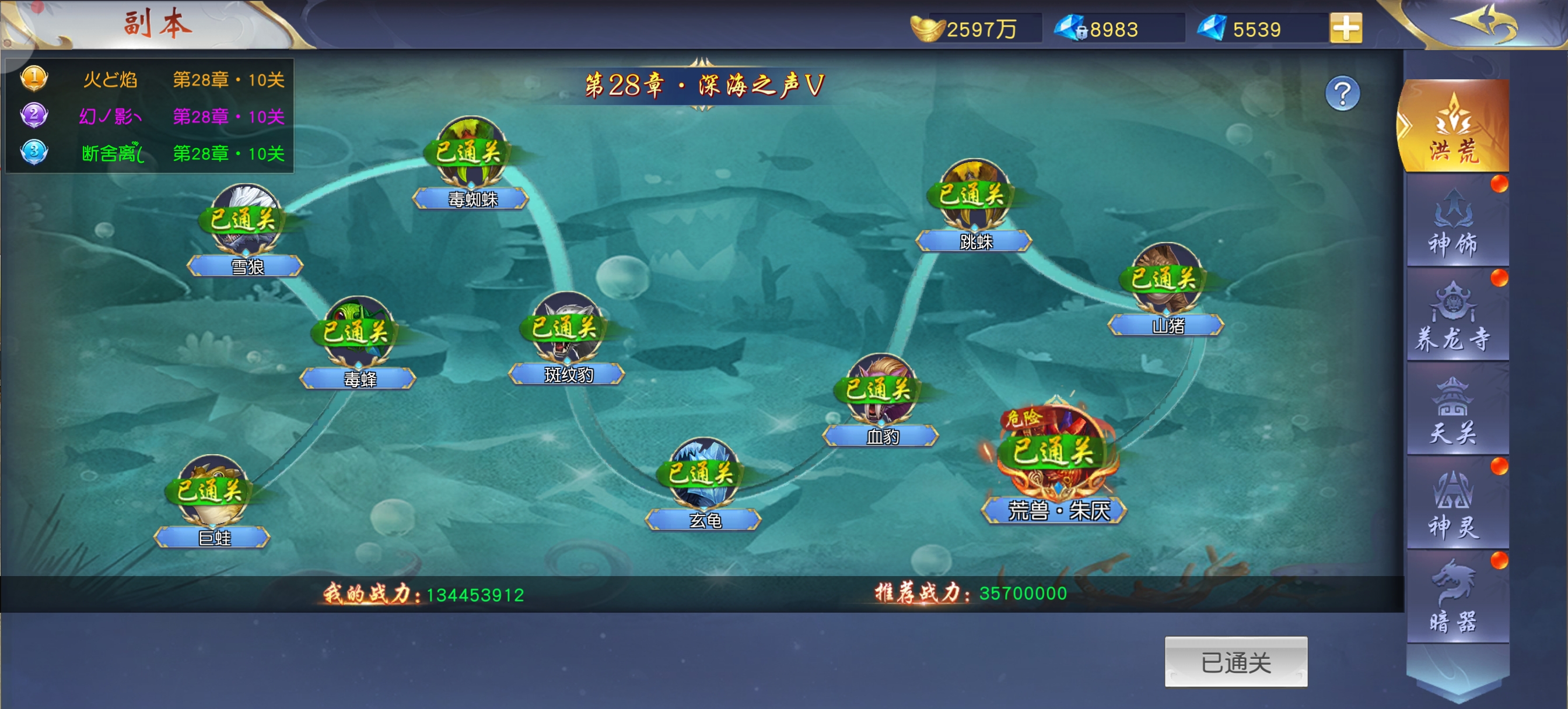Select the 血豹 stage node
The image size is (1568, 709).
click(x=880, y=391)
